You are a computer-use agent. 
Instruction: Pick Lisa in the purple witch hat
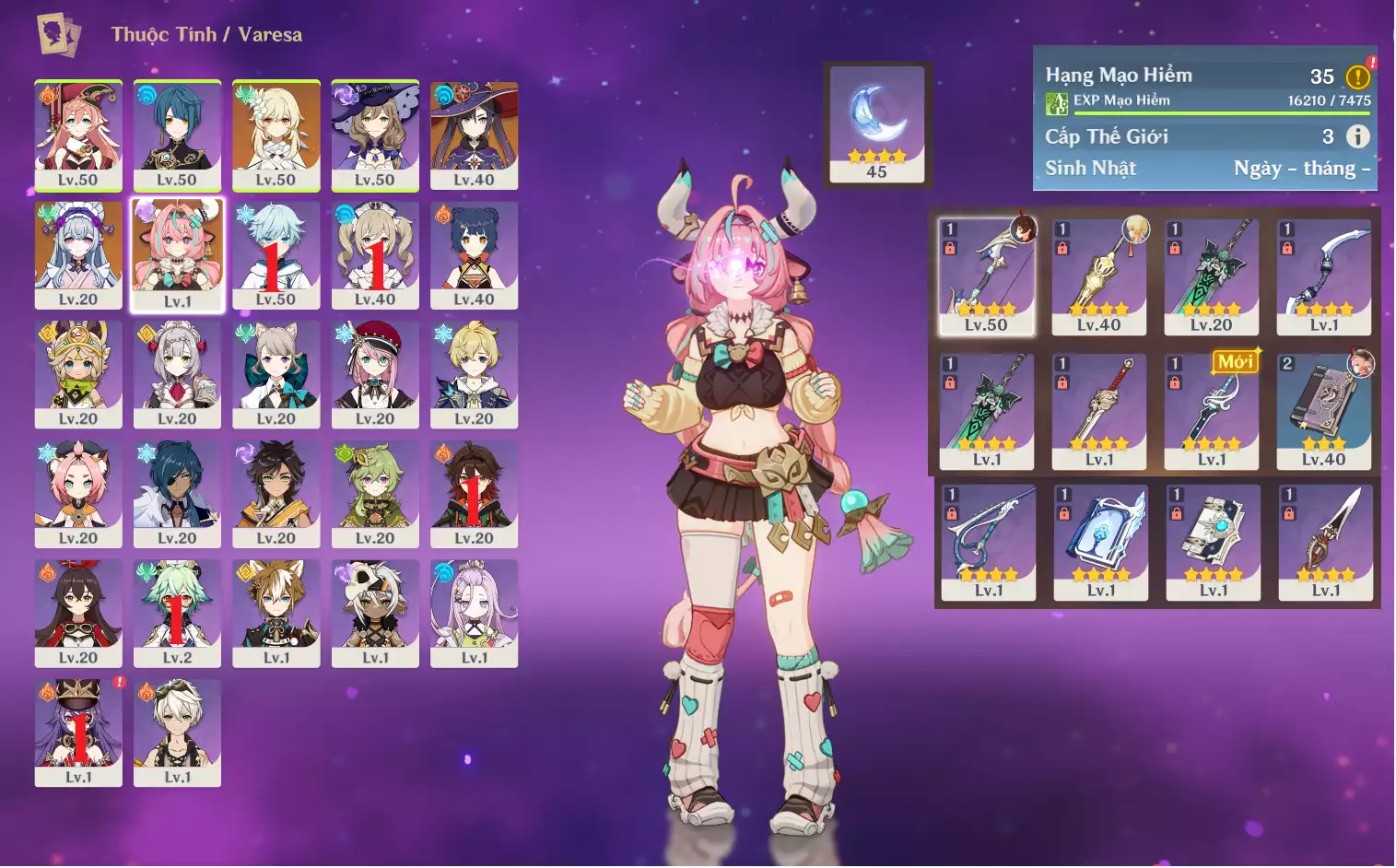(x=375, y=135)
